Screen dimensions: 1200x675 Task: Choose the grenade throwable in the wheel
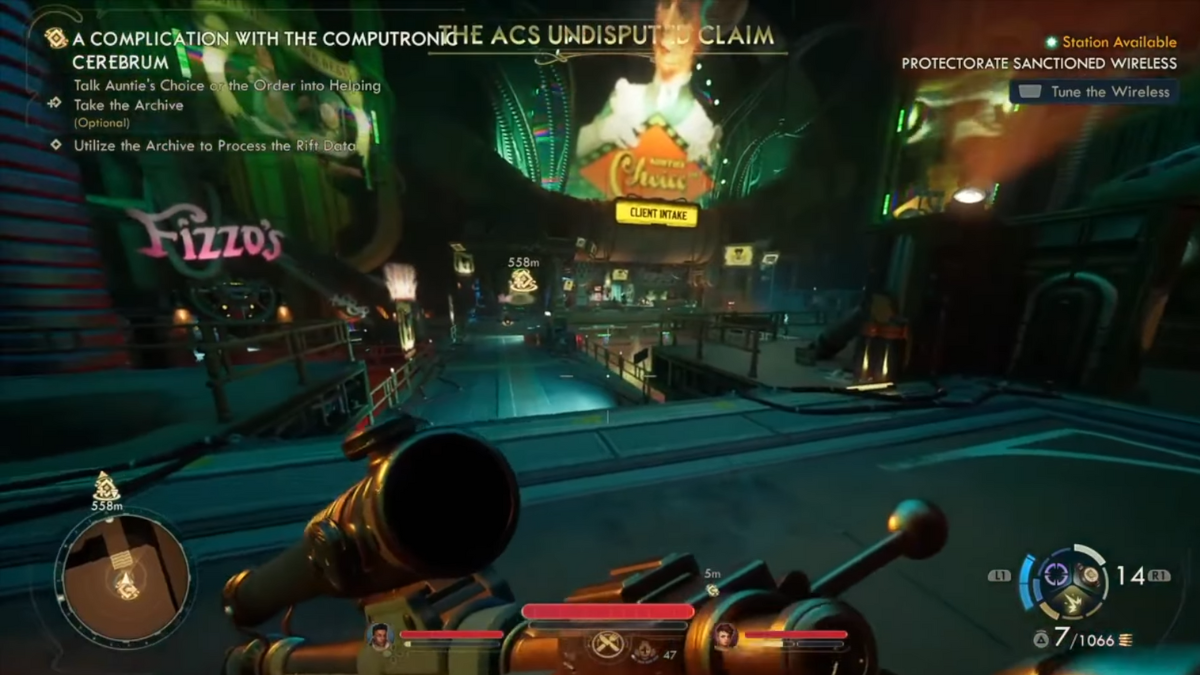tap(1089, 576)
